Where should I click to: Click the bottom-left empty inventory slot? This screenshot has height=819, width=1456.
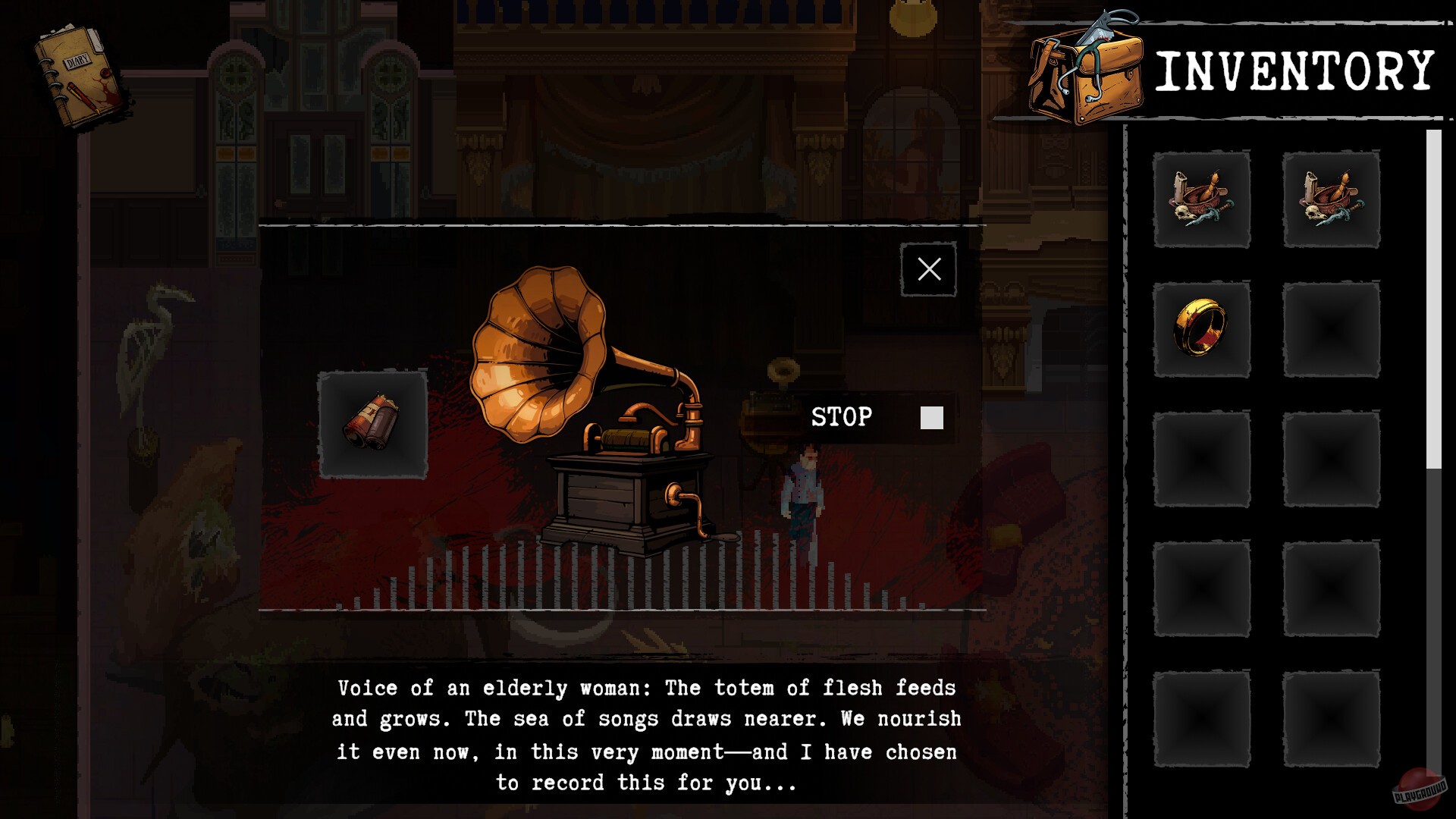(x=1202, y=717)
